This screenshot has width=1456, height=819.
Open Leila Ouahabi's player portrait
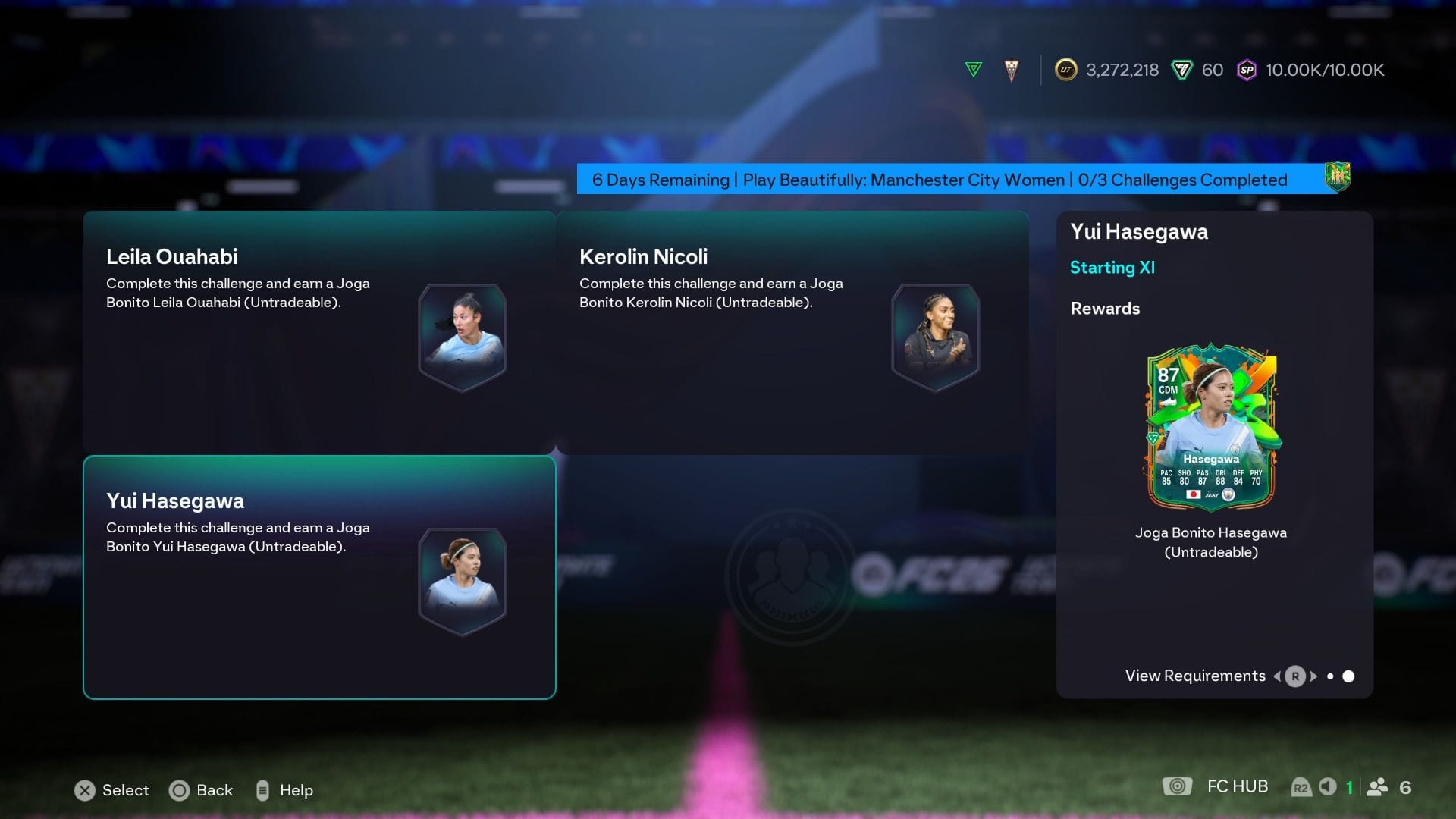463,336
